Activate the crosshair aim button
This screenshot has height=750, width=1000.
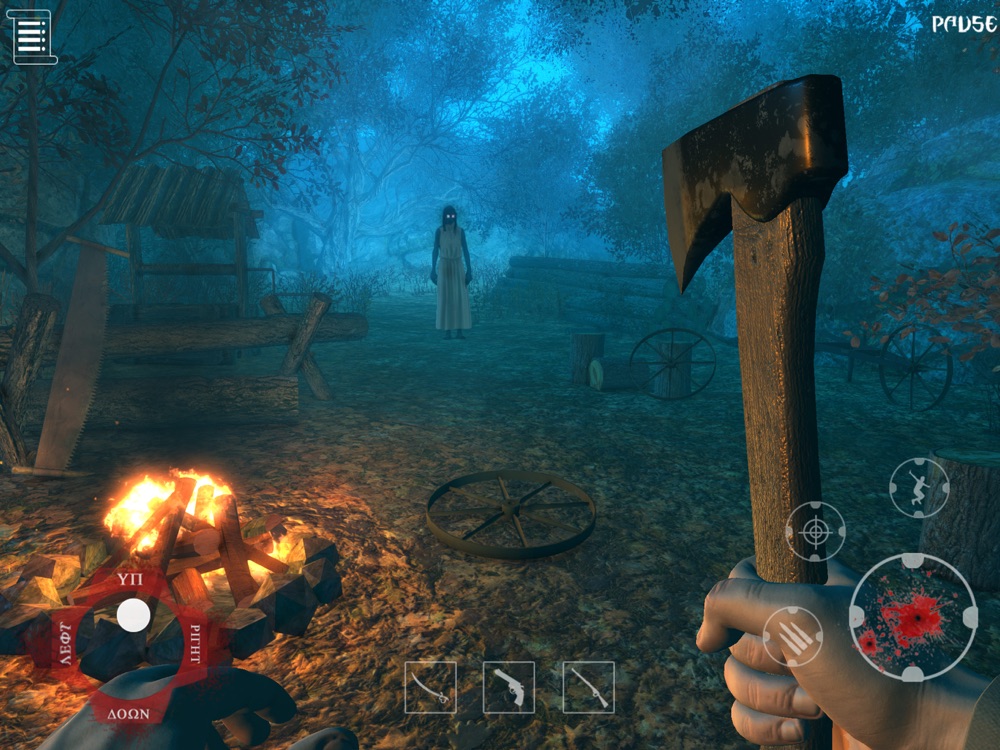[815, 531]
